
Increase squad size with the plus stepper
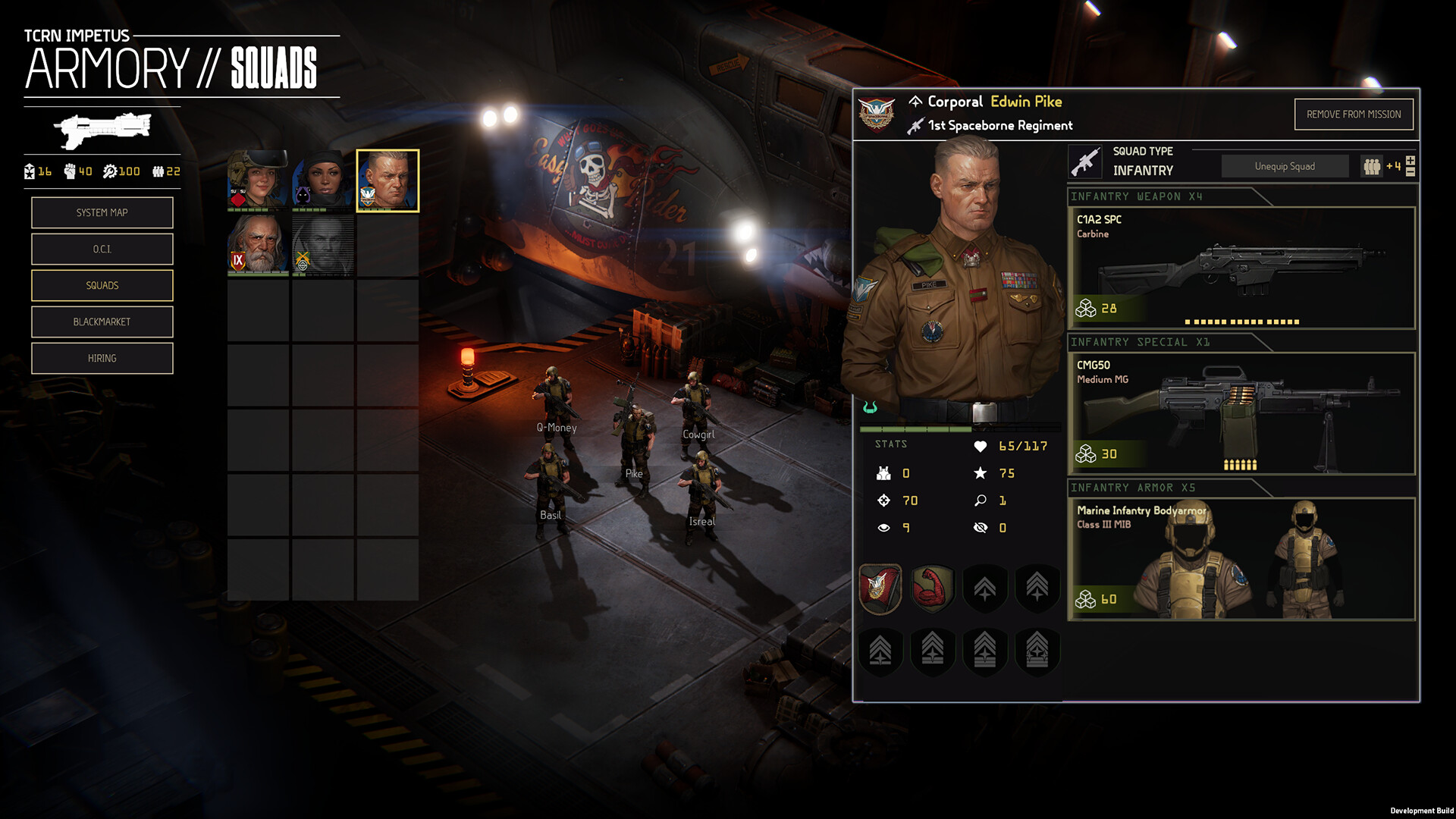click(1409, 160)
